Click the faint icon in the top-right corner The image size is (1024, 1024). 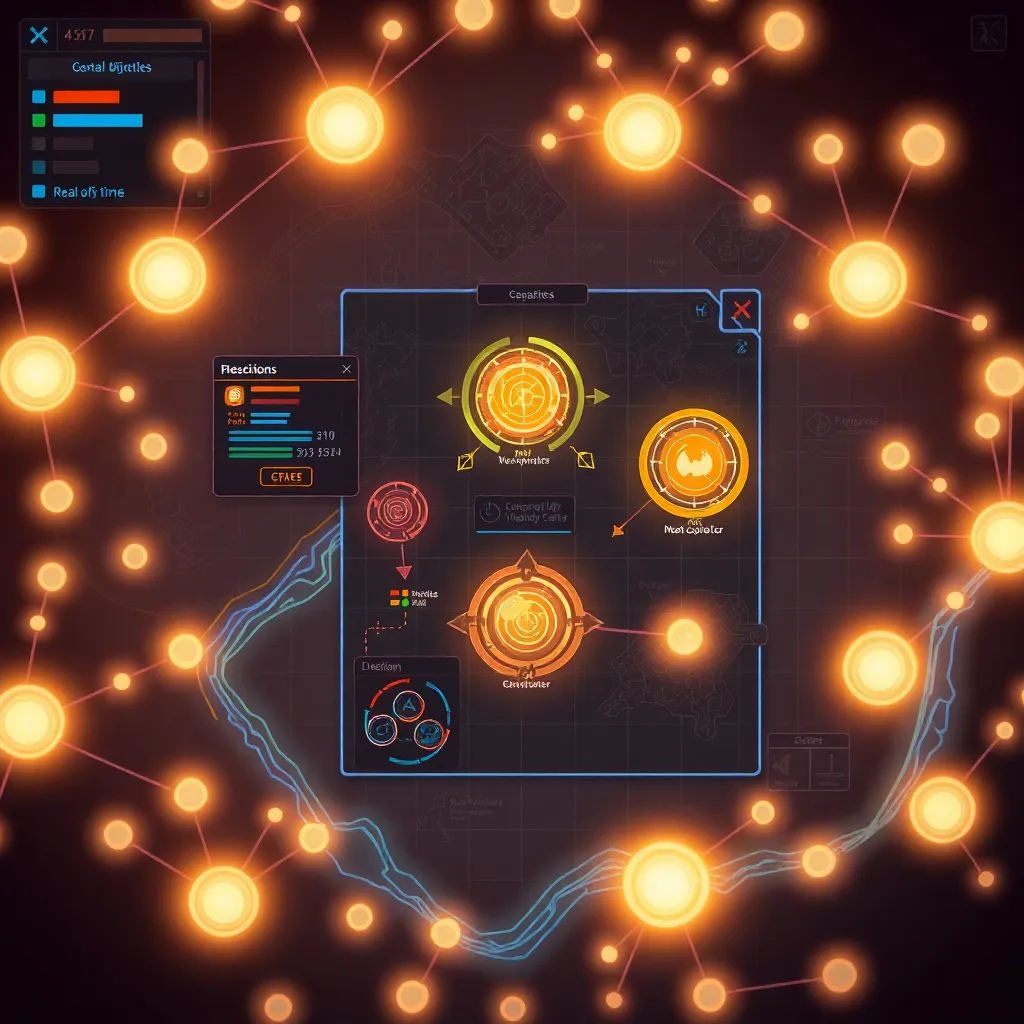pos(987,34)
